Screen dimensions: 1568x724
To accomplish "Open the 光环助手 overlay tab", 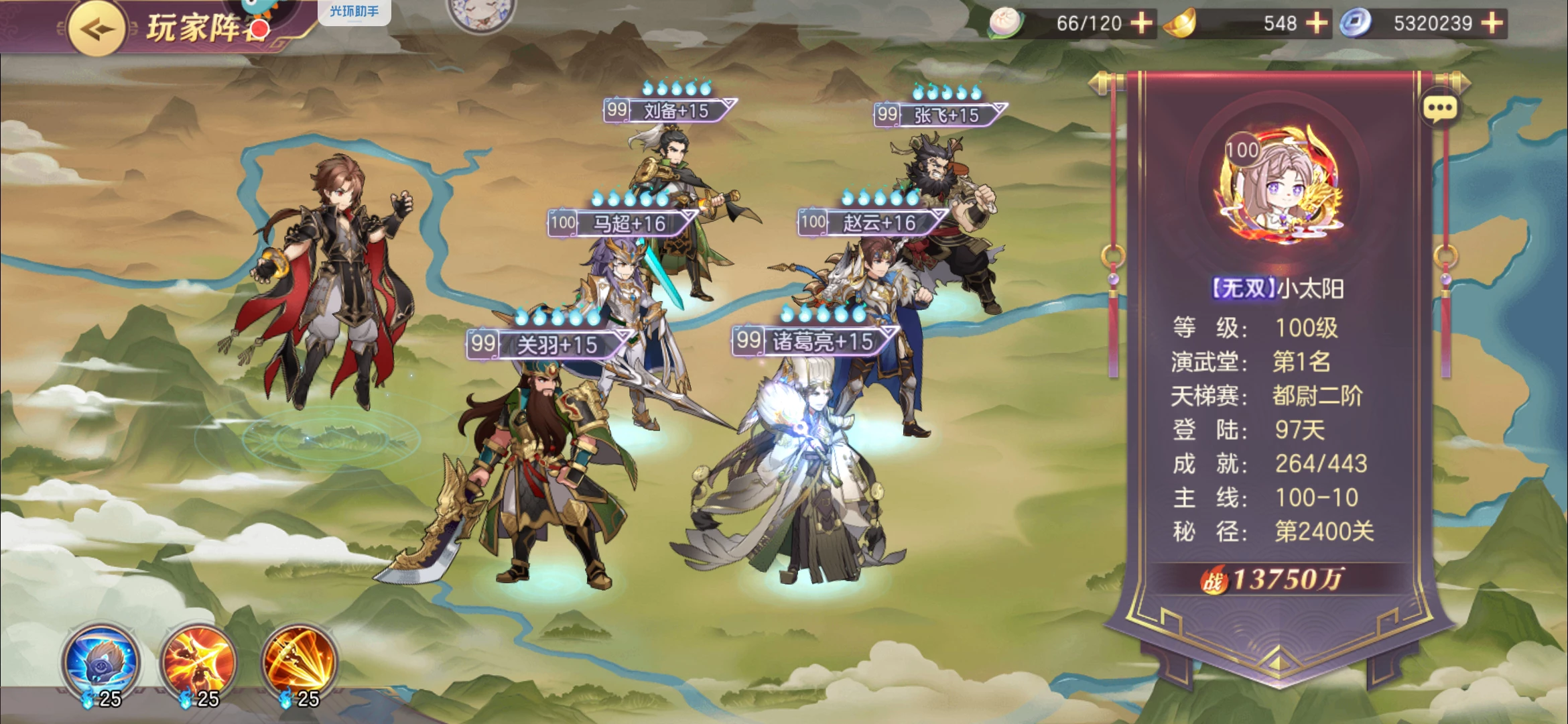I will pos(354,11).
